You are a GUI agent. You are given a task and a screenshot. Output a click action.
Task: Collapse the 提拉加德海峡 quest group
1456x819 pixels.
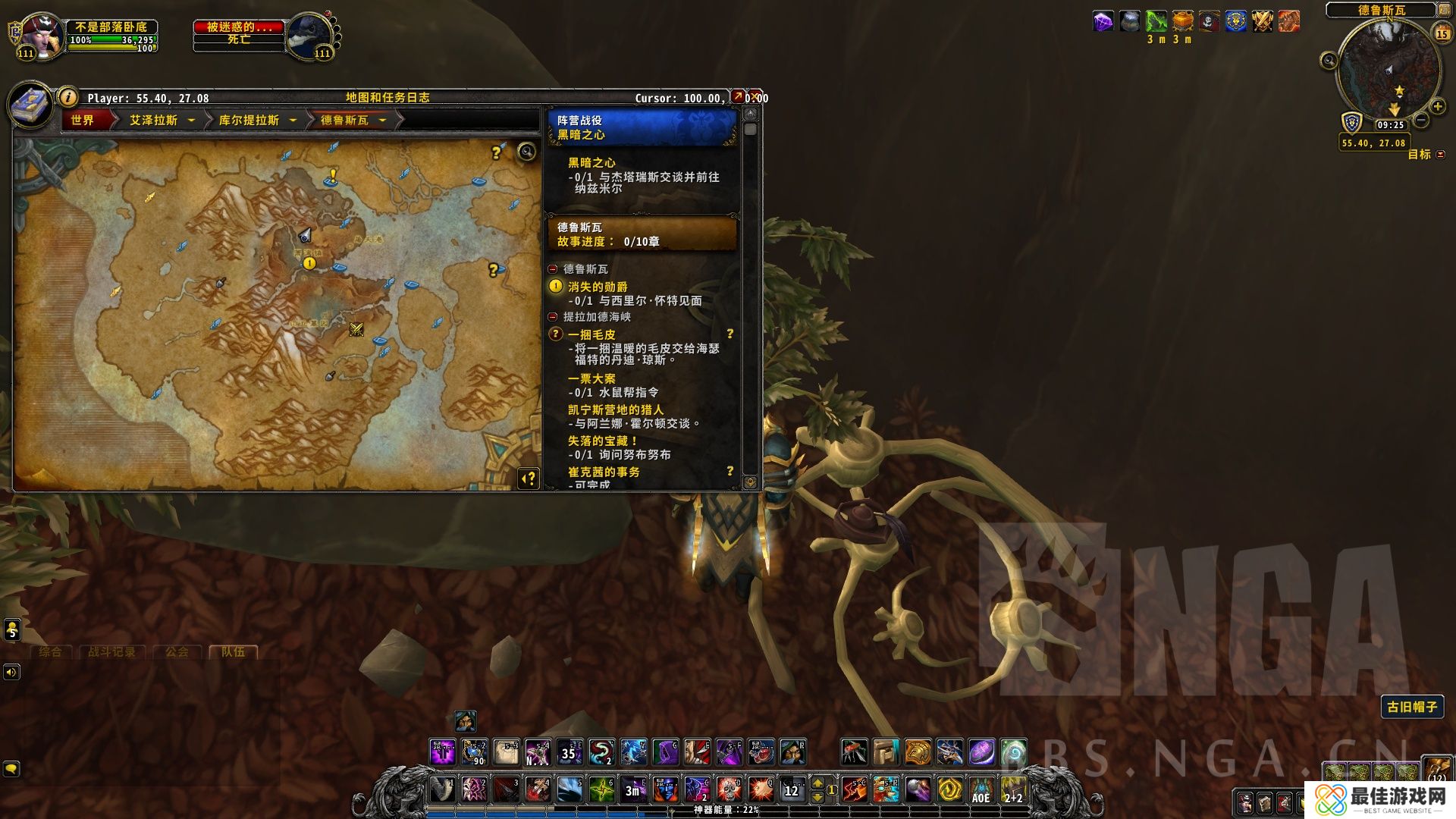point(553,317)
